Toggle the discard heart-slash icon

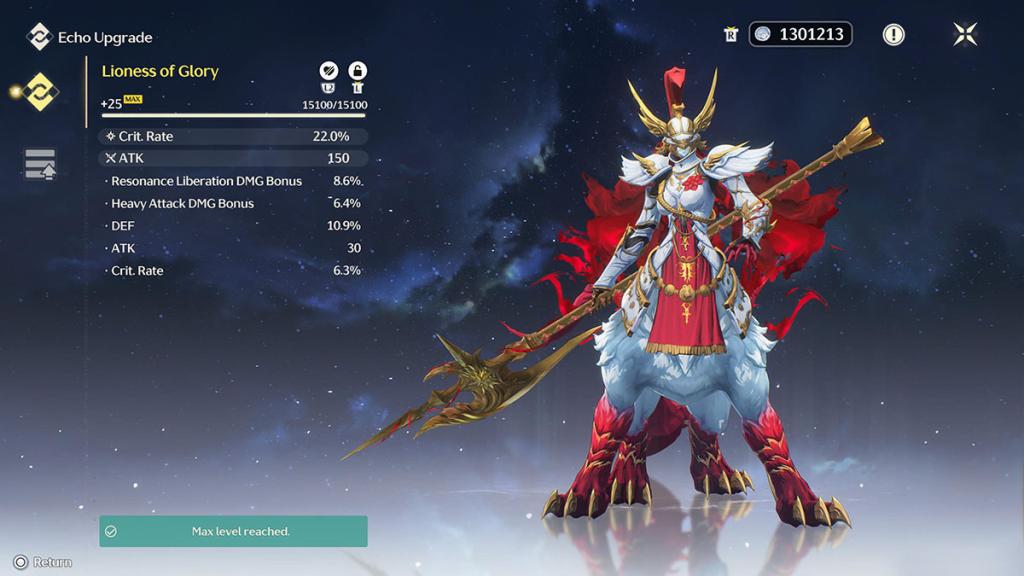click(328, 71)
